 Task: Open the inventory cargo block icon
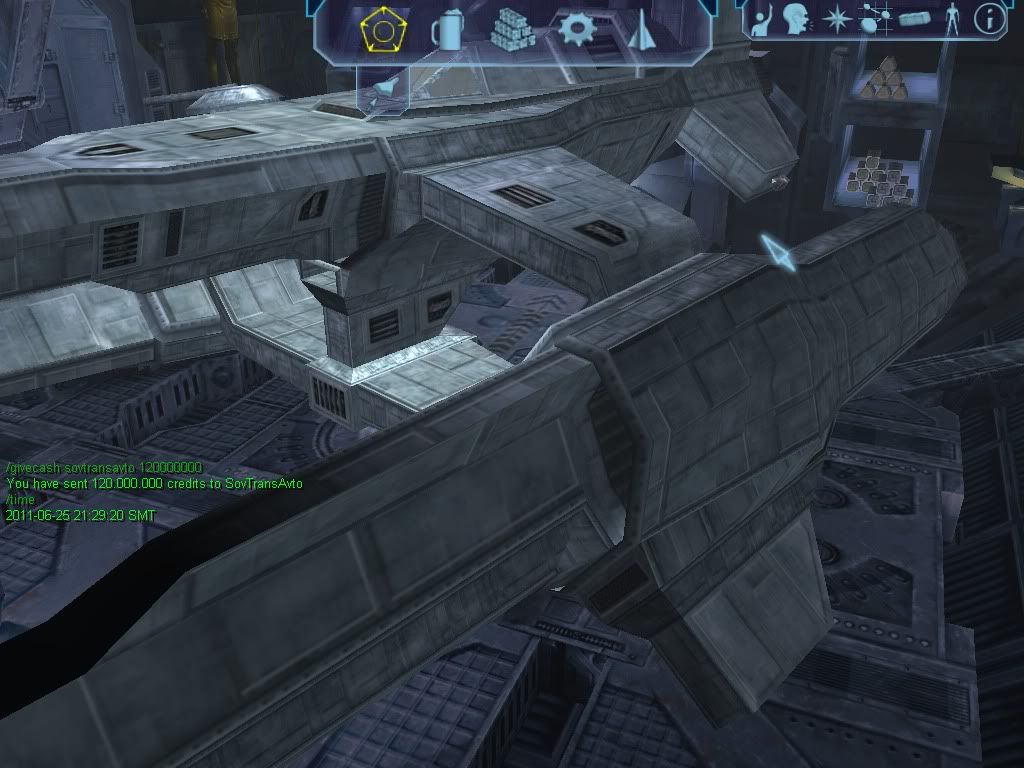click(914, 19)
